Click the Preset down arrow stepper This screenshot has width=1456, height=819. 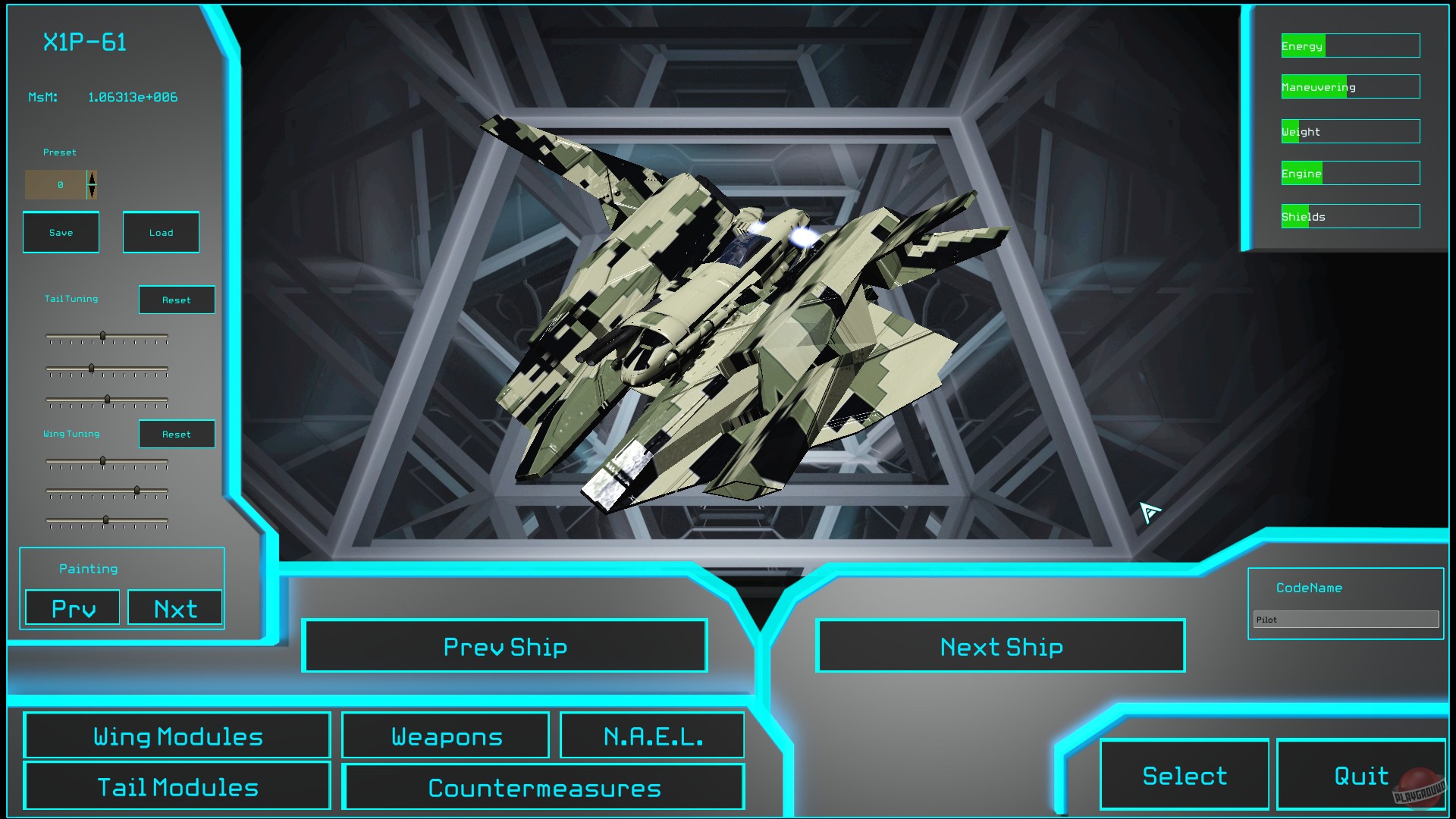90,190
